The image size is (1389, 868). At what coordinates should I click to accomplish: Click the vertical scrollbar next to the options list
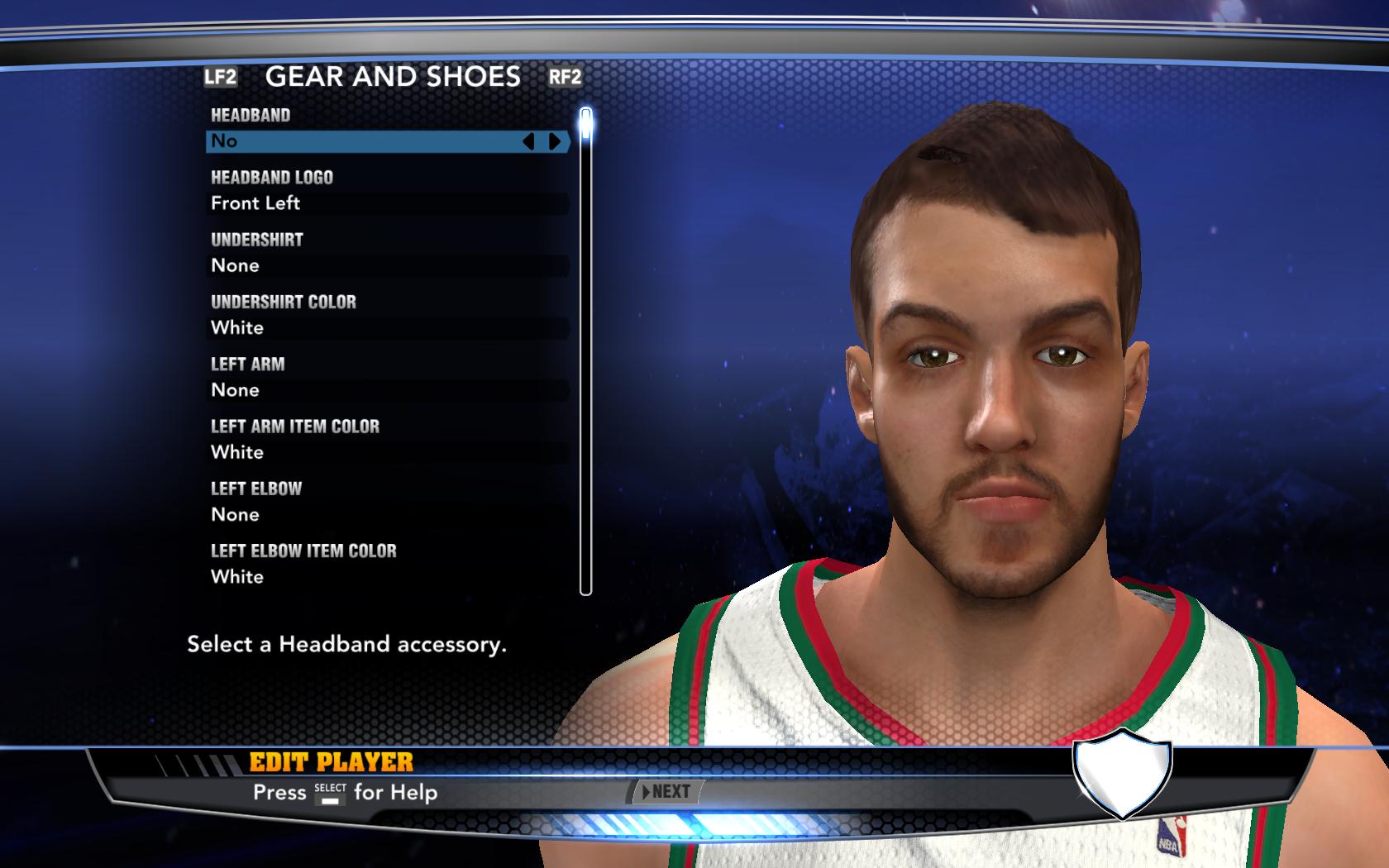point(587,347)
